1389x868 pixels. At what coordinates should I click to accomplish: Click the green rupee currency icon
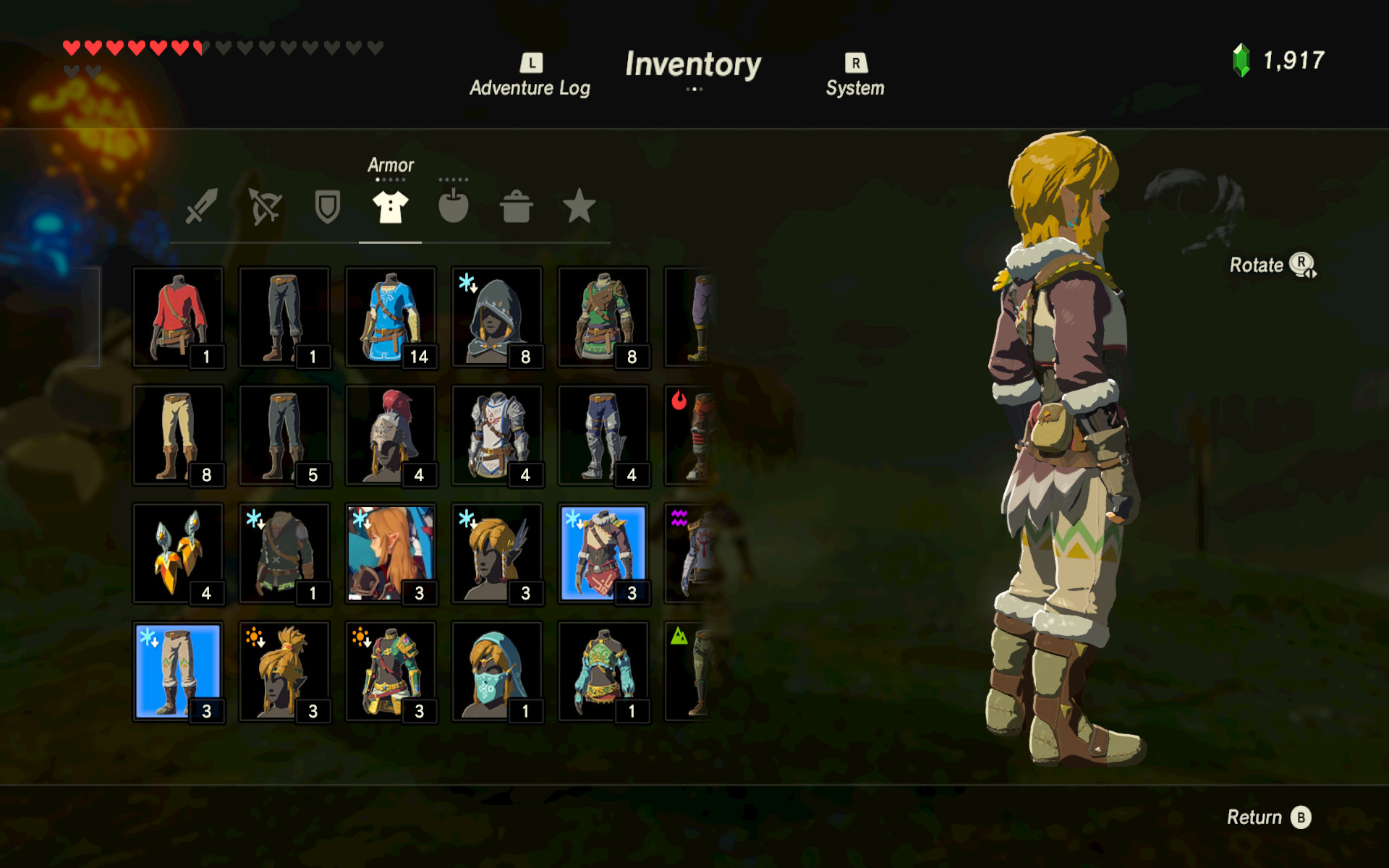tap(1243, 61)
